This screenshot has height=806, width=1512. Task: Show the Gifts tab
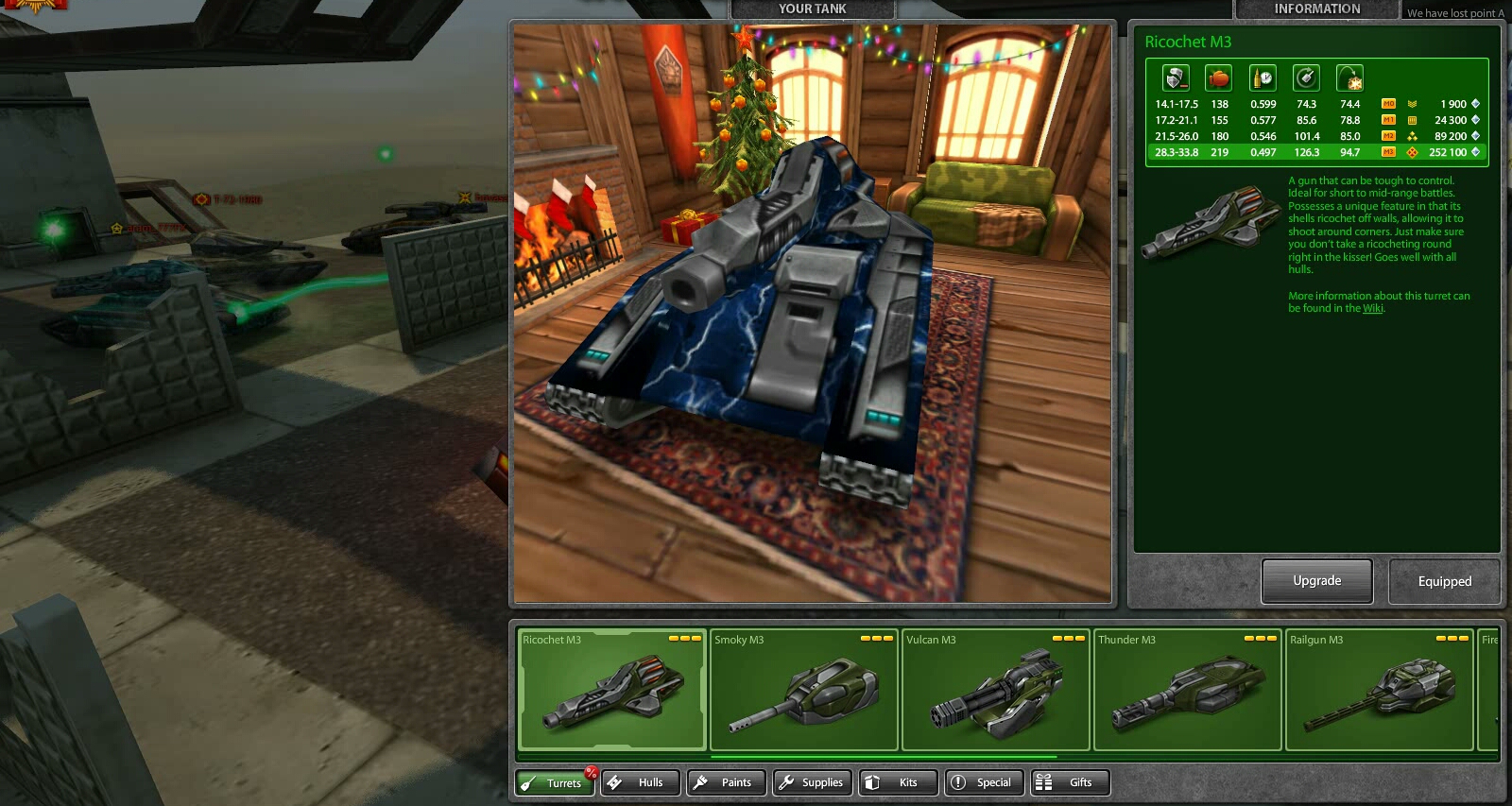(x=1070, y=782)
